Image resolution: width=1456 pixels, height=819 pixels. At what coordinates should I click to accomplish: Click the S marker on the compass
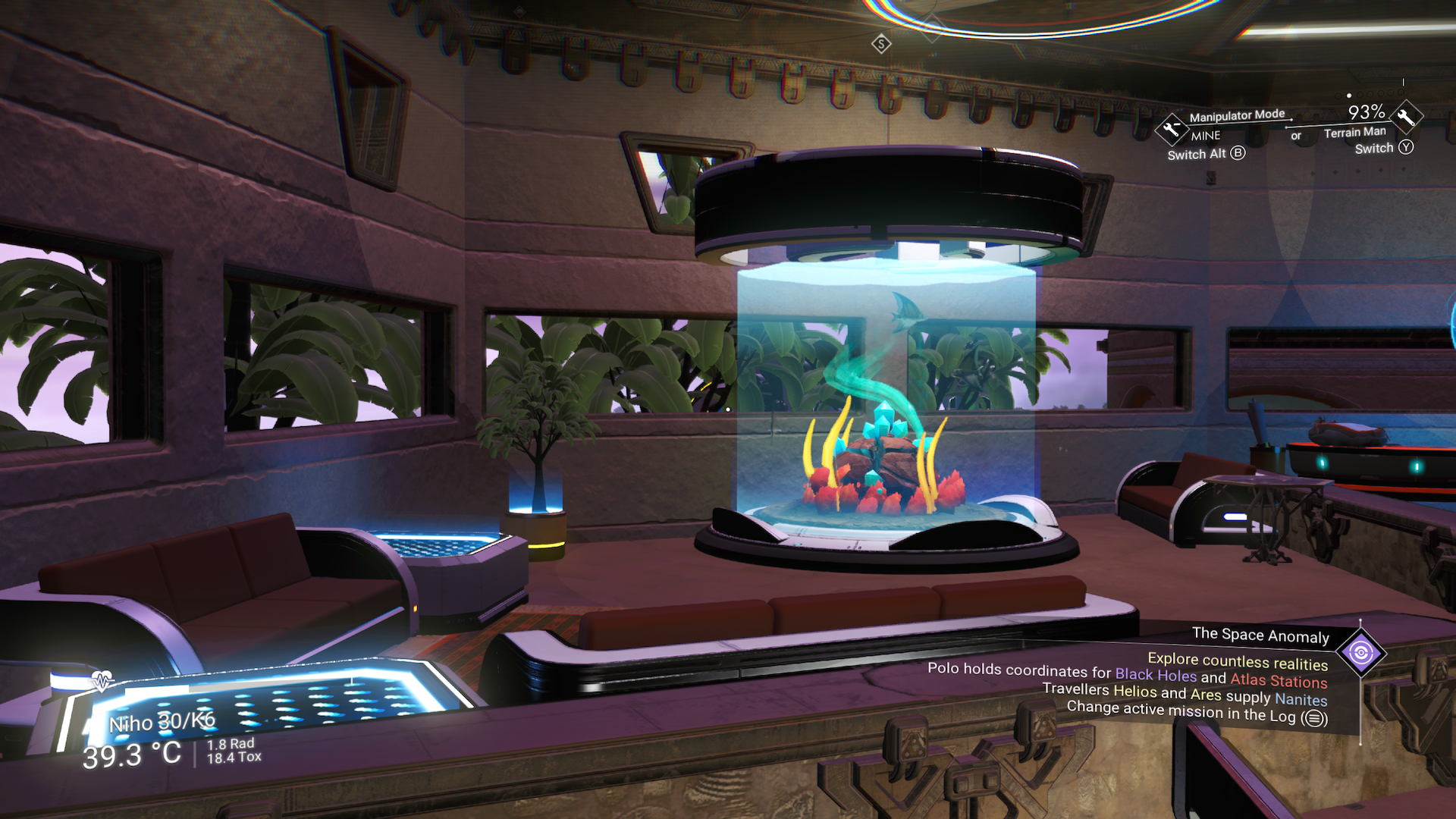(880, 45)
